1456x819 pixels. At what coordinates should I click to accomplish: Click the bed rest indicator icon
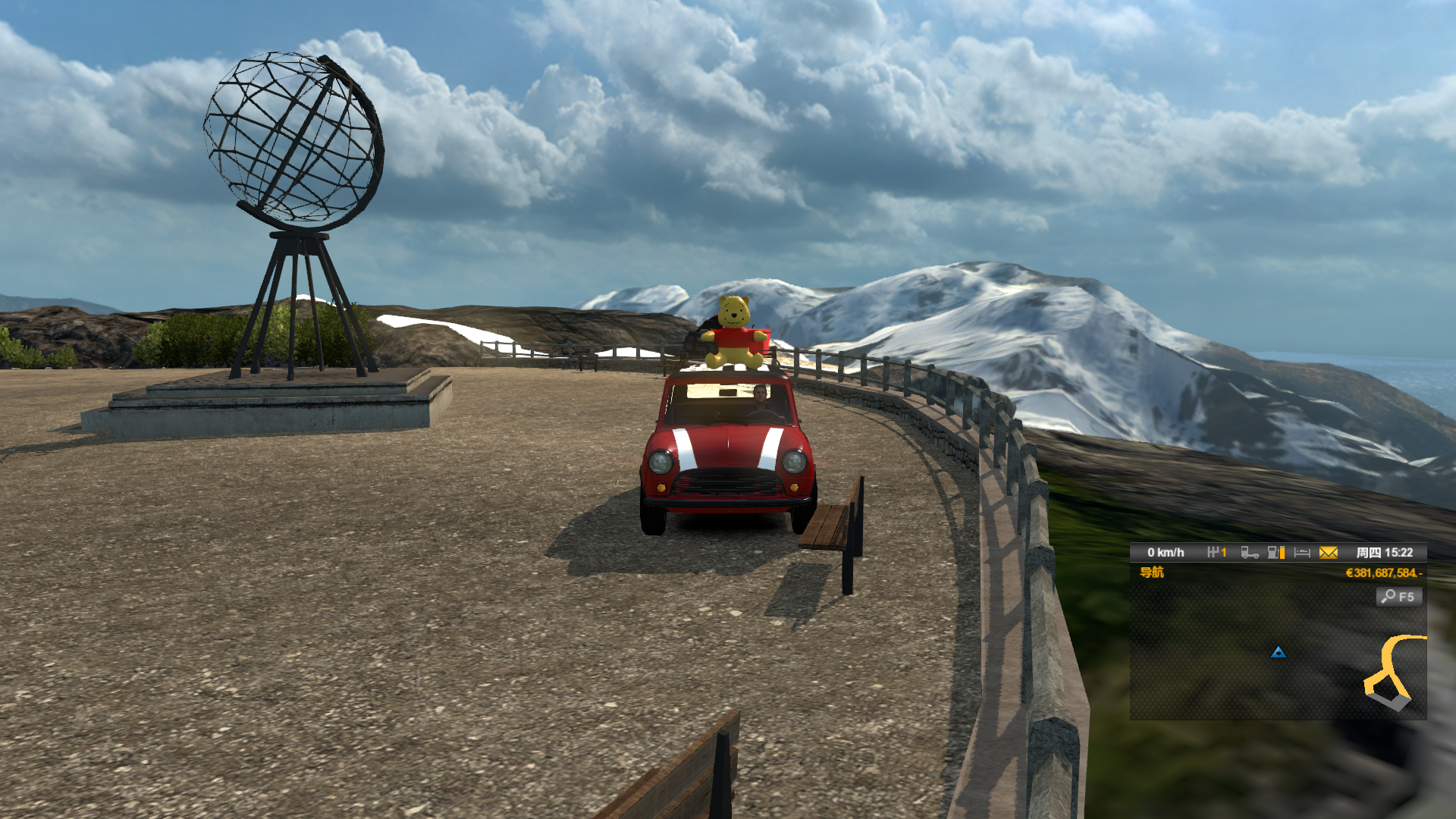[1302, 553]
